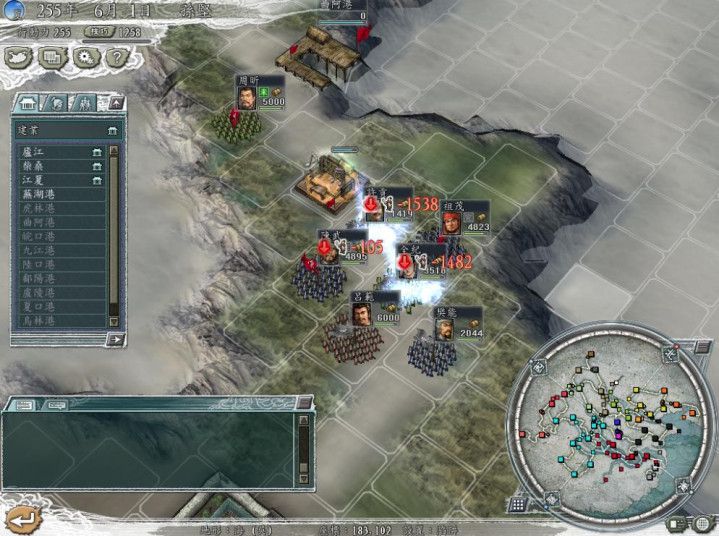
Task: Click the arrow button below the city list
Action: point(115,339)
